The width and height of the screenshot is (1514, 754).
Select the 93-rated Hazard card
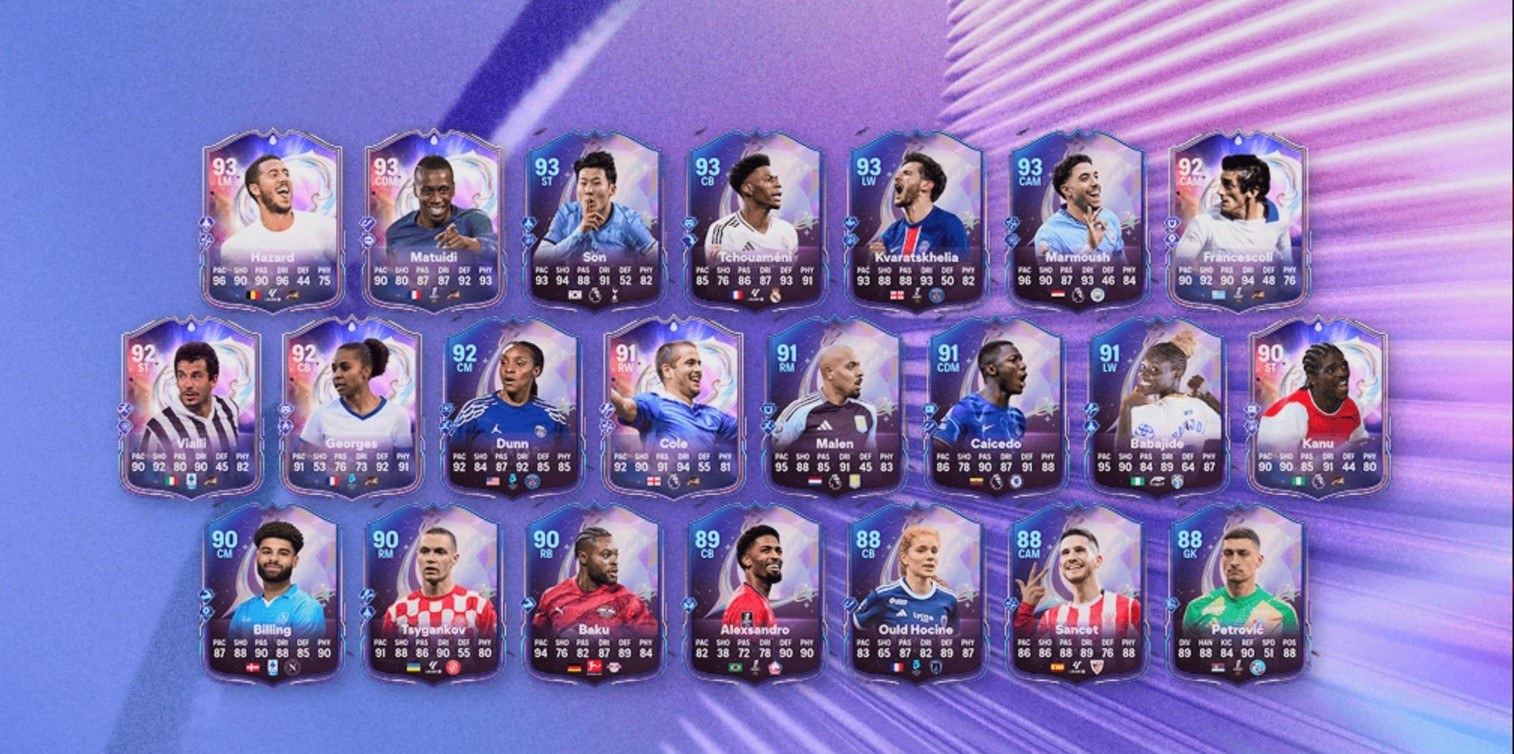(x=272, y=220)
